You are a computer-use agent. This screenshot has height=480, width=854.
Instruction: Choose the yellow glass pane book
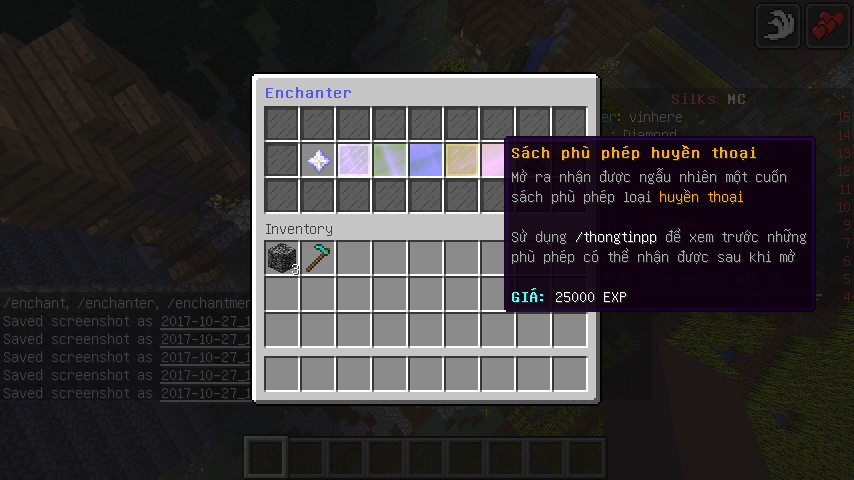coord(463,160)
